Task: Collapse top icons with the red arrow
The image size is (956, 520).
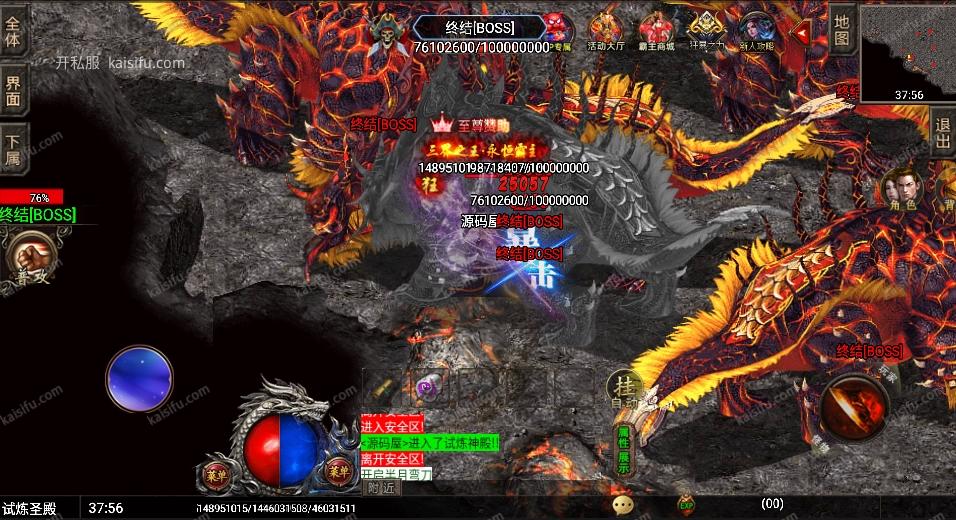Action: coord(801,32)
